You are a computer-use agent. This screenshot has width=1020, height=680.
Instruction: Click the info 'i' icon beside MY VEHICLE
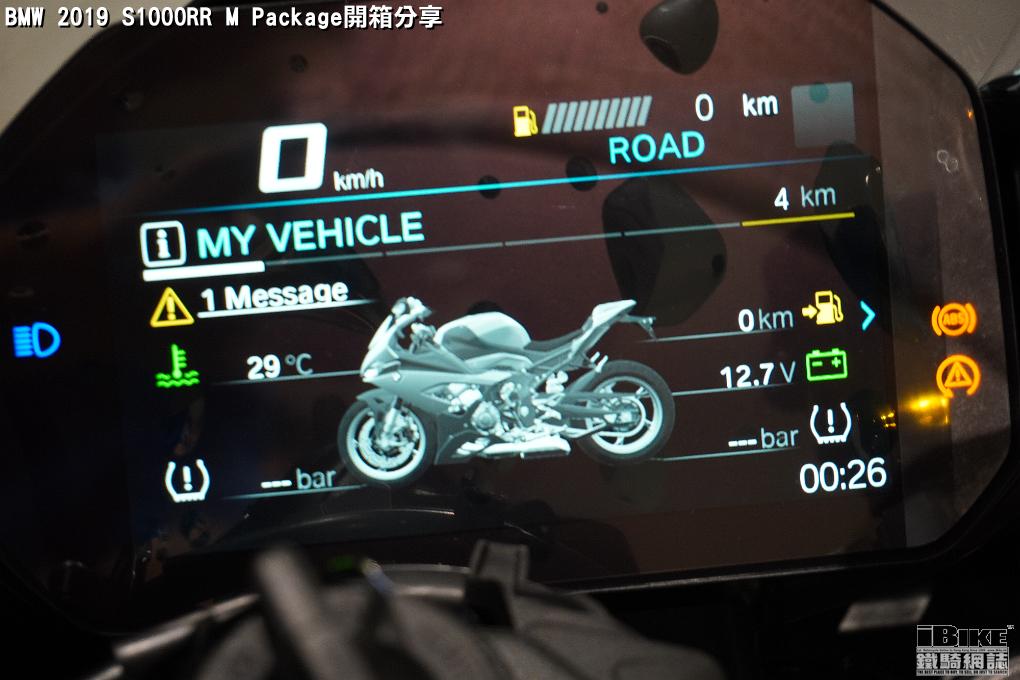pyautogui.click(x=162, y=244)
